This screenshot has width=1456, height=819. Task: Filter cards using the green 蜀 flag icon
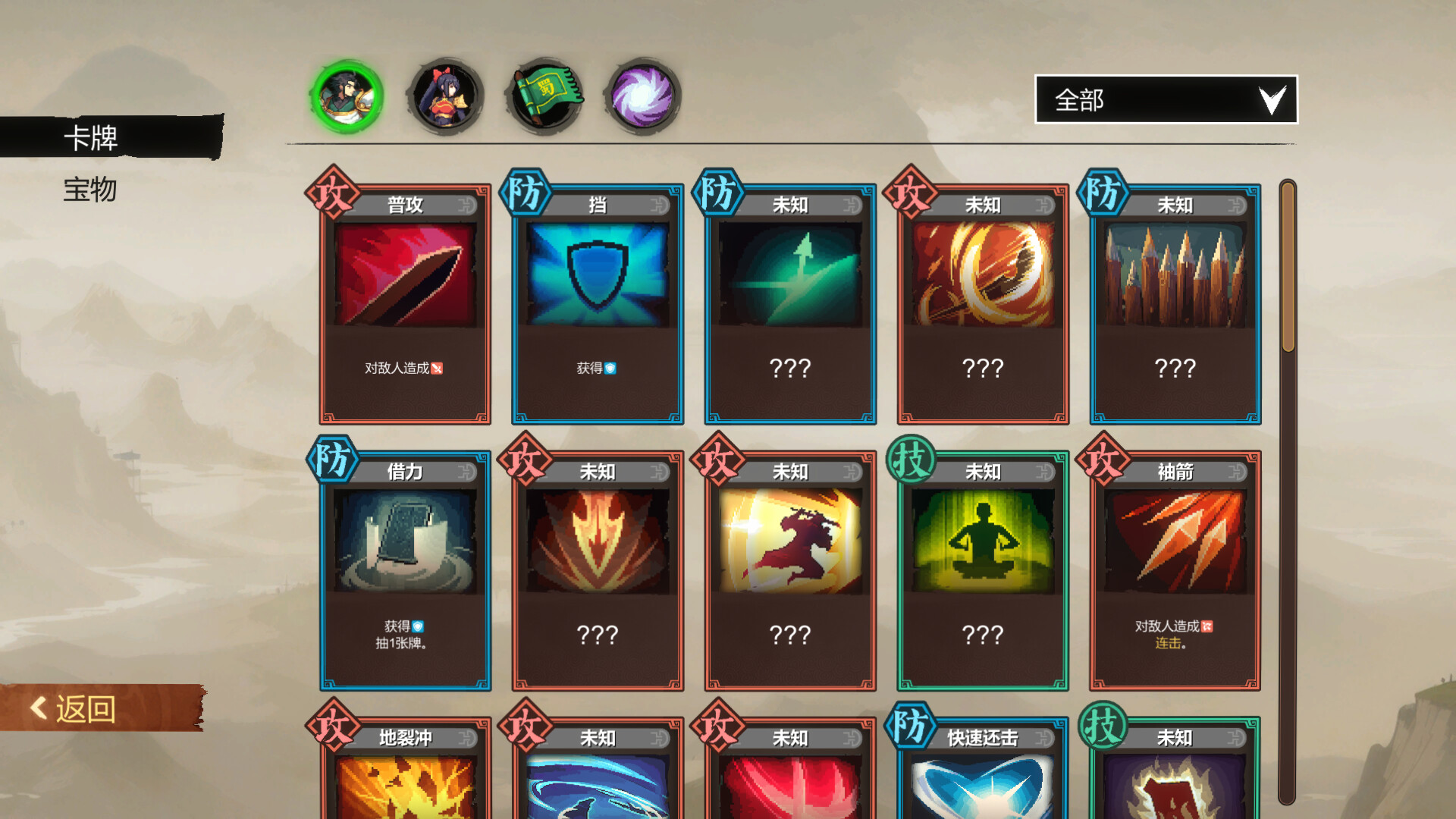[x=544, y=95]
